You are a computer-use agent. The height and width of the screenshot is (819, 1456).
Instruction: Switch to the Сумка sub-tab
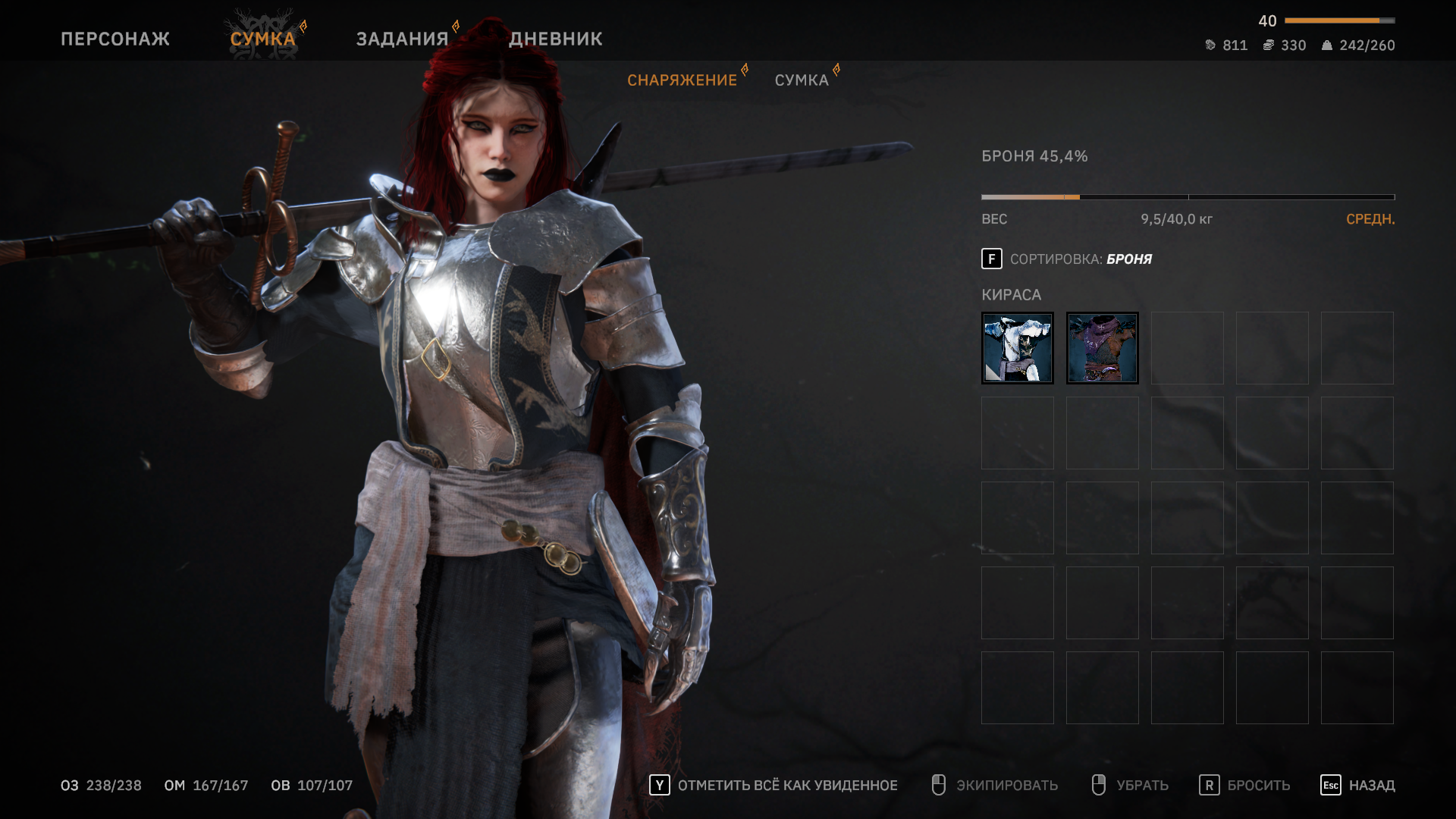point(802,80)
